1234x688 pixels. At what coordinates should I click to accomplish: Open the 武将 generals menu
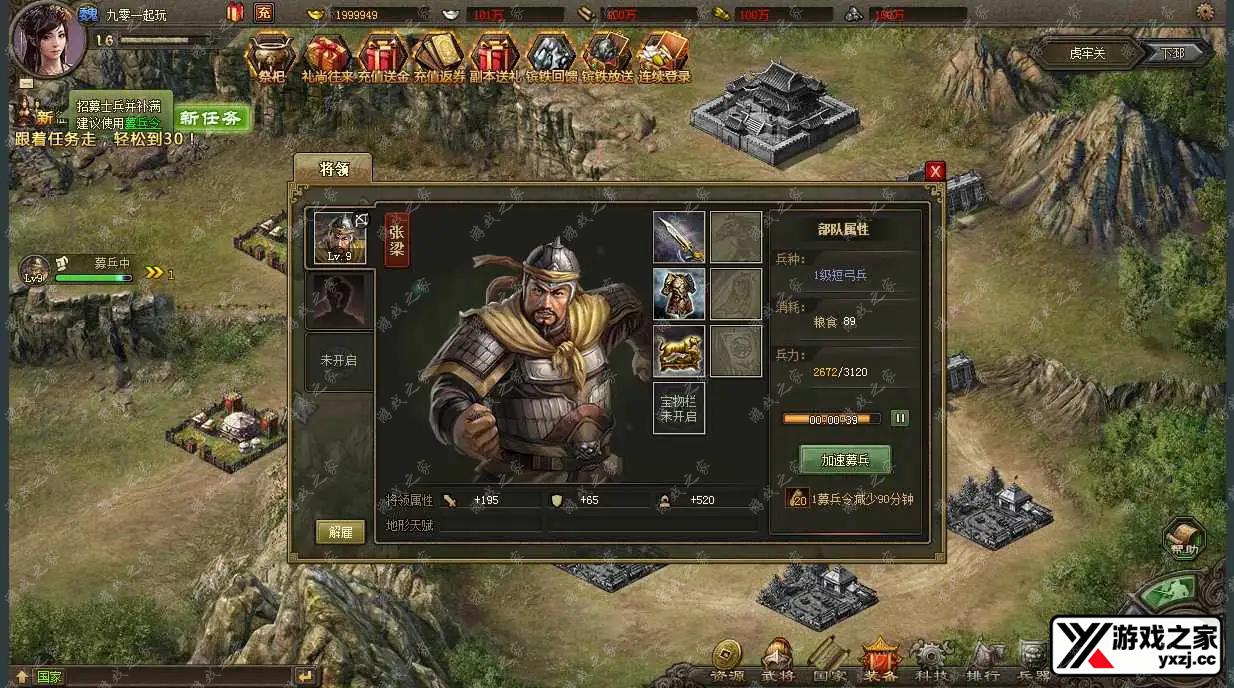pos(778,660)
